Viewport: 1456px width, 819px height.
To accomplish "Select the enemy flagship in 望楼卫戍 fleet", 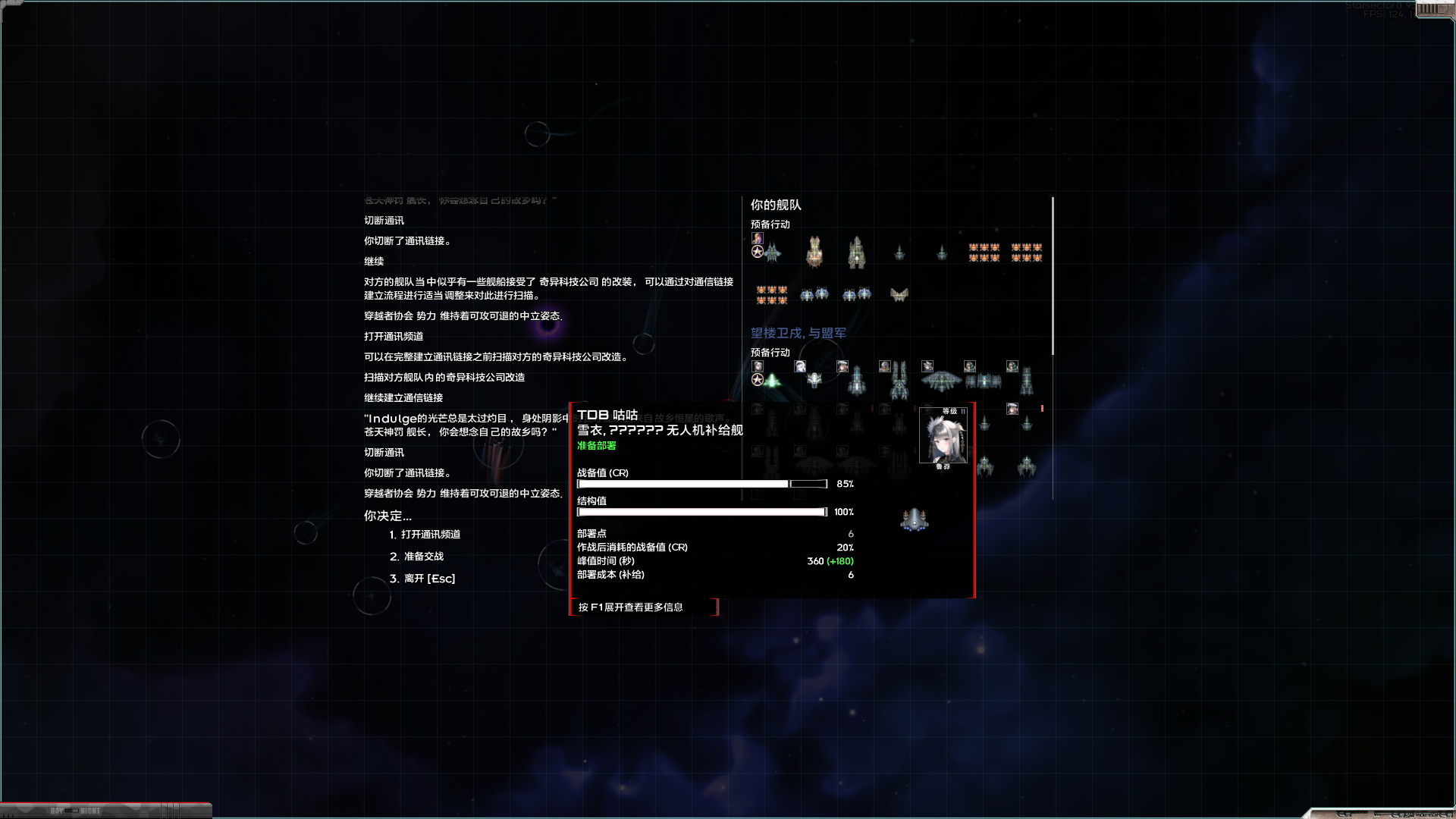I will (x=773, y=380).
